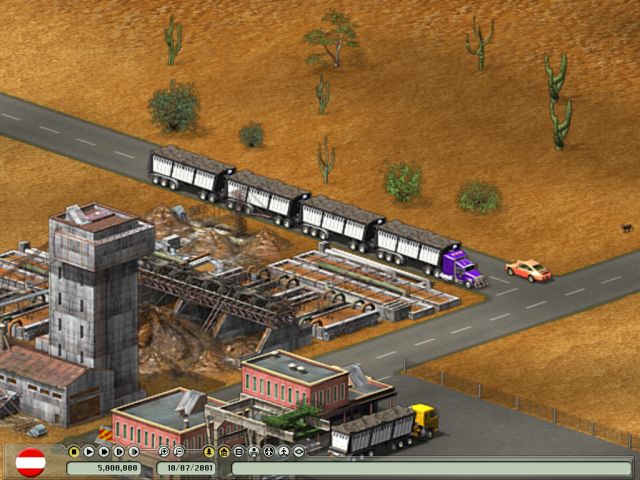The width and height of the screenshot is (640, 480).
Task: Zoom out with the minus magnifier
Action: (178, 451)
